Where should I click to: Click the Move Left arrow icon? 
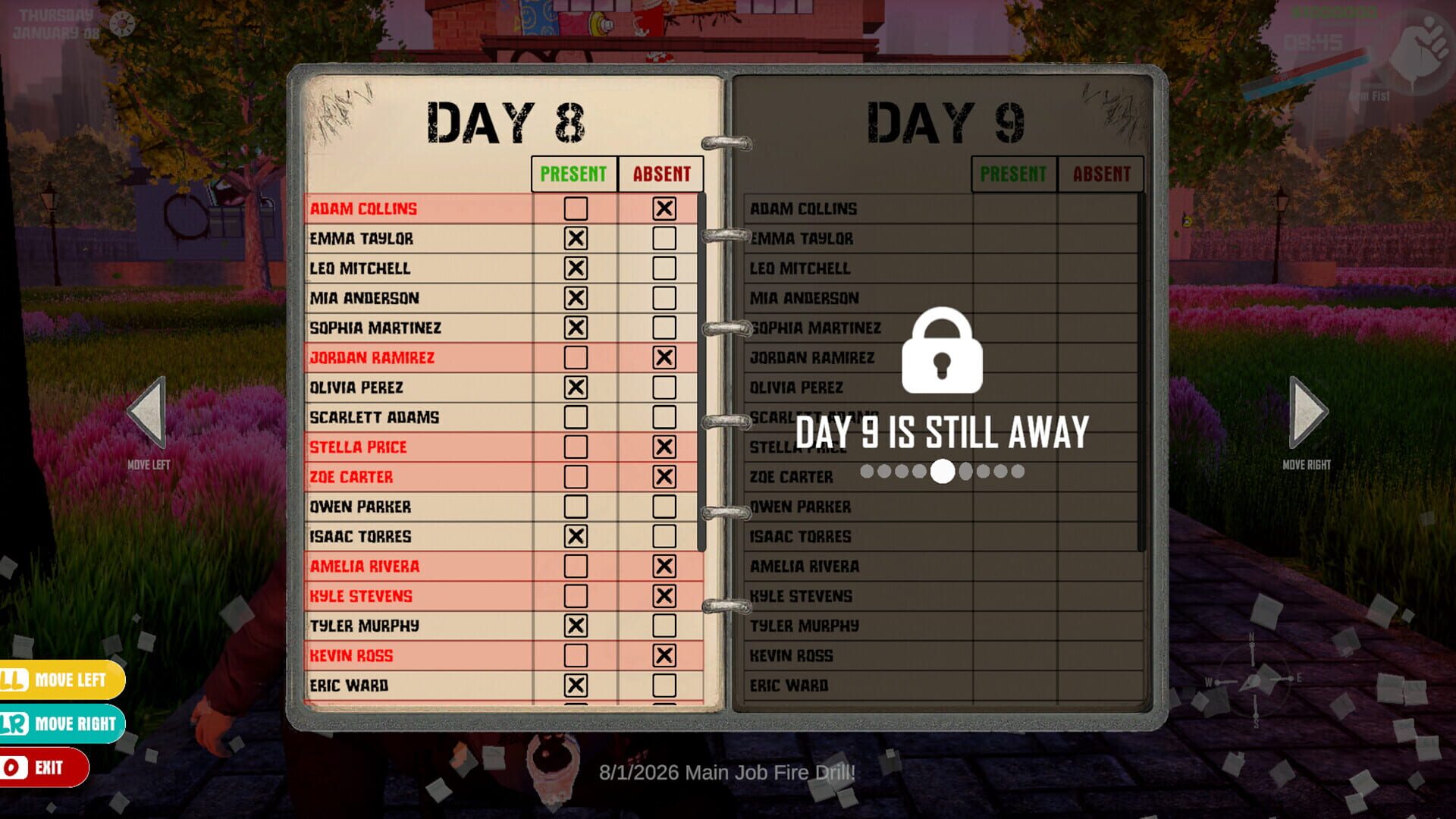[x=146, y=410]
